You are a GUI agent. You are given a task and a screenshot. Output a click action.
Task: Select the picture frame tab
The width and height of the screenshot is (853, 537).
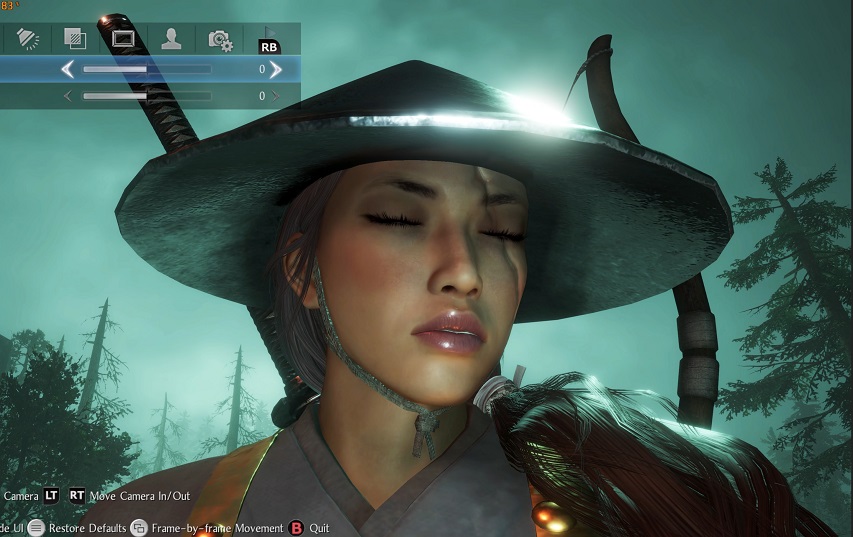coord(123,39)
